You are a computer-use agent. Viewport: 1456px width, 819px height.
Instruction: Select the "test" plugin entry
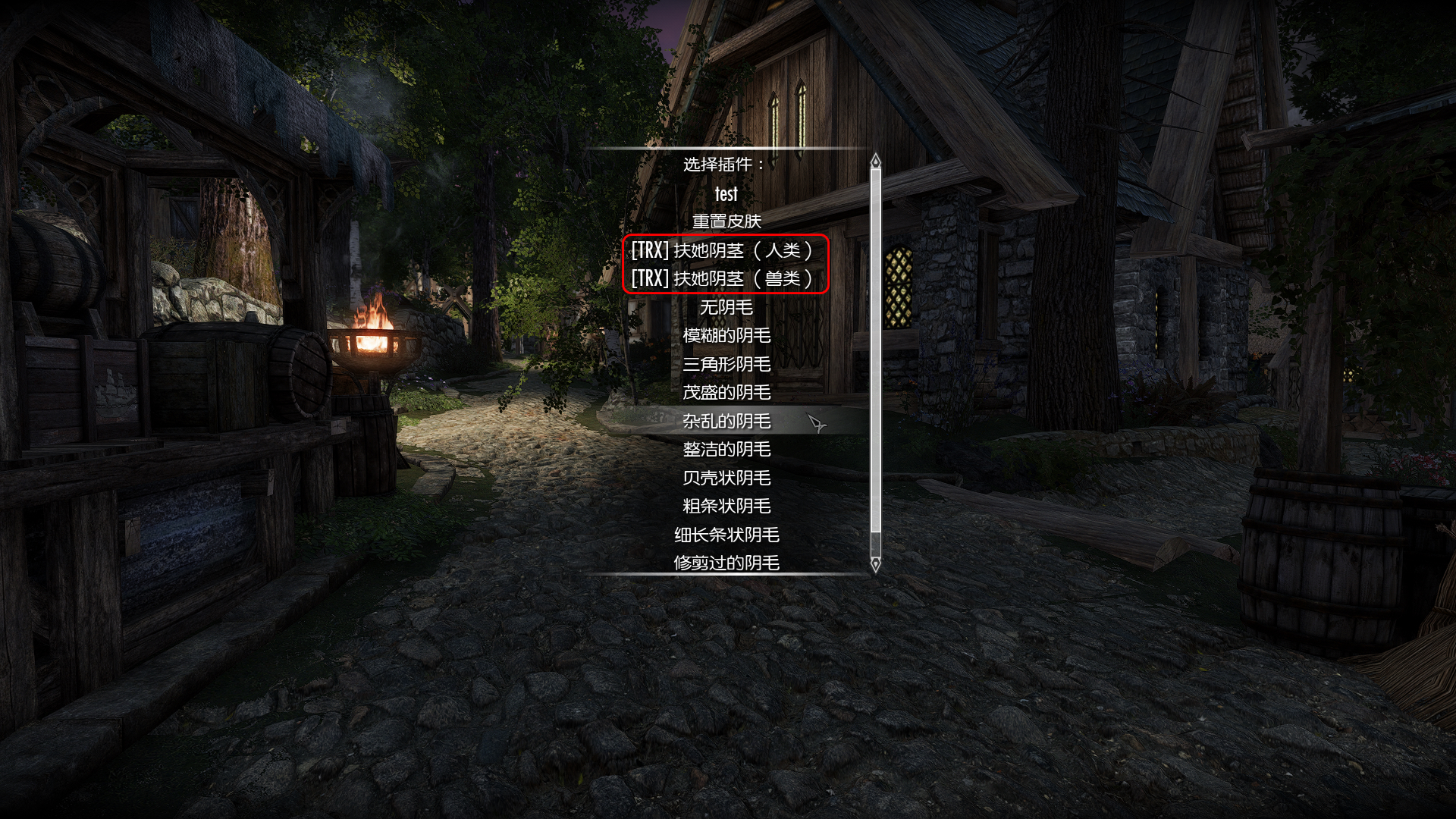point(726,194)
